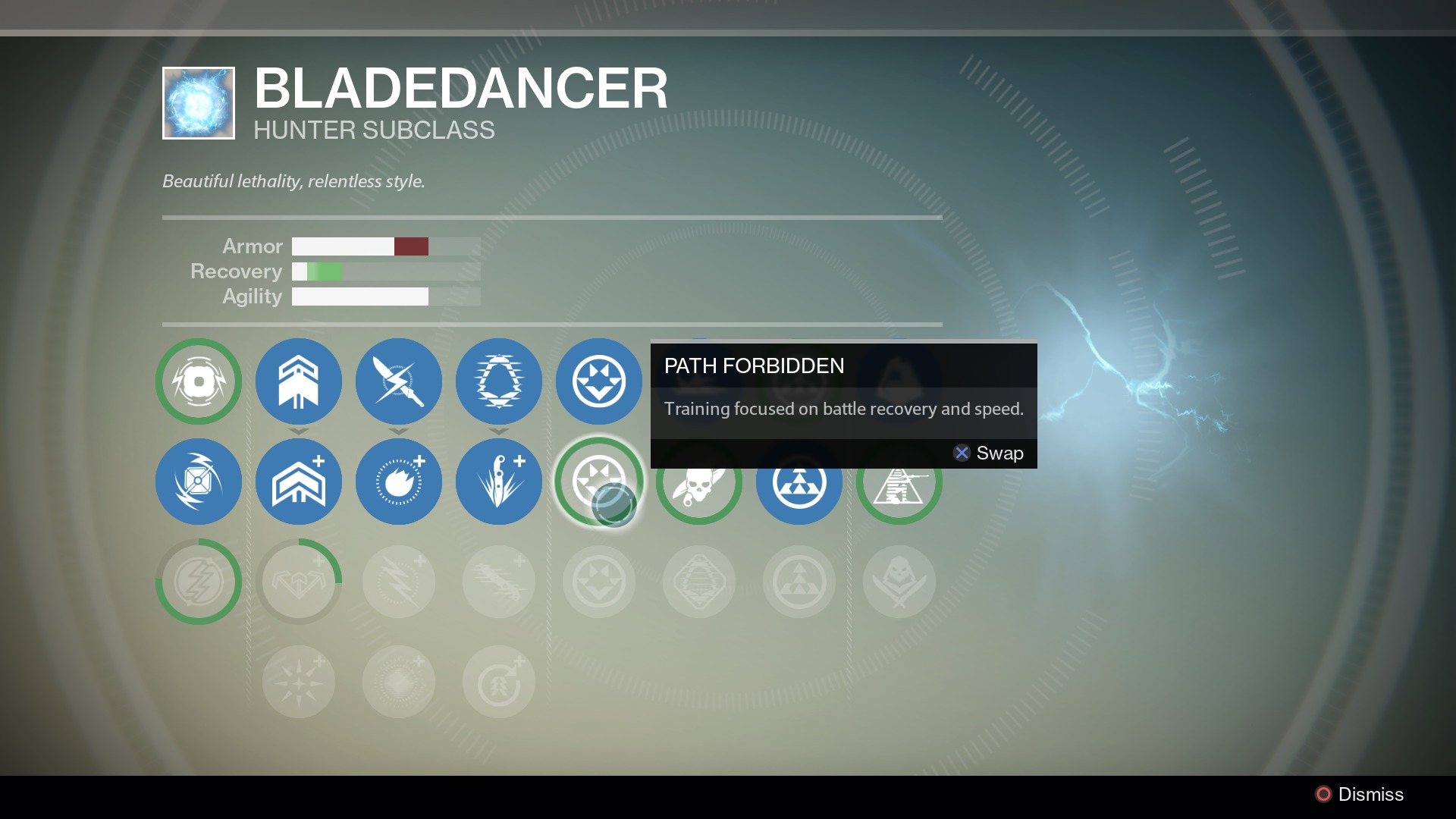Viewport: 1456px width, 819px height.
Task: Click the spinning square grenade icon in second row
Action: click(199, 482)
